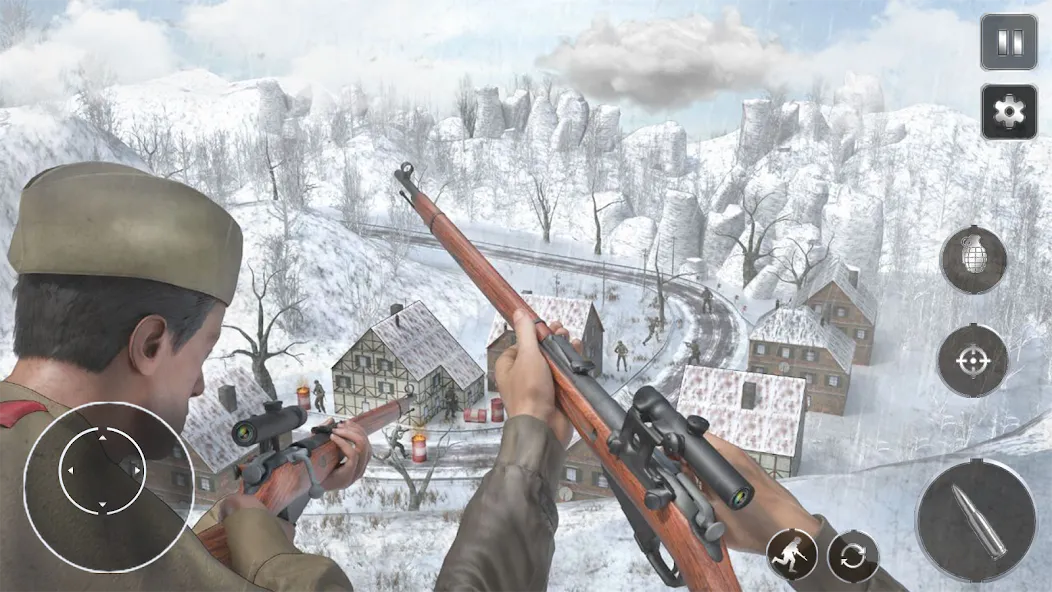Throw a grenade with the grenade button
The image size is (1052, 592).
[x=973, y=260]
